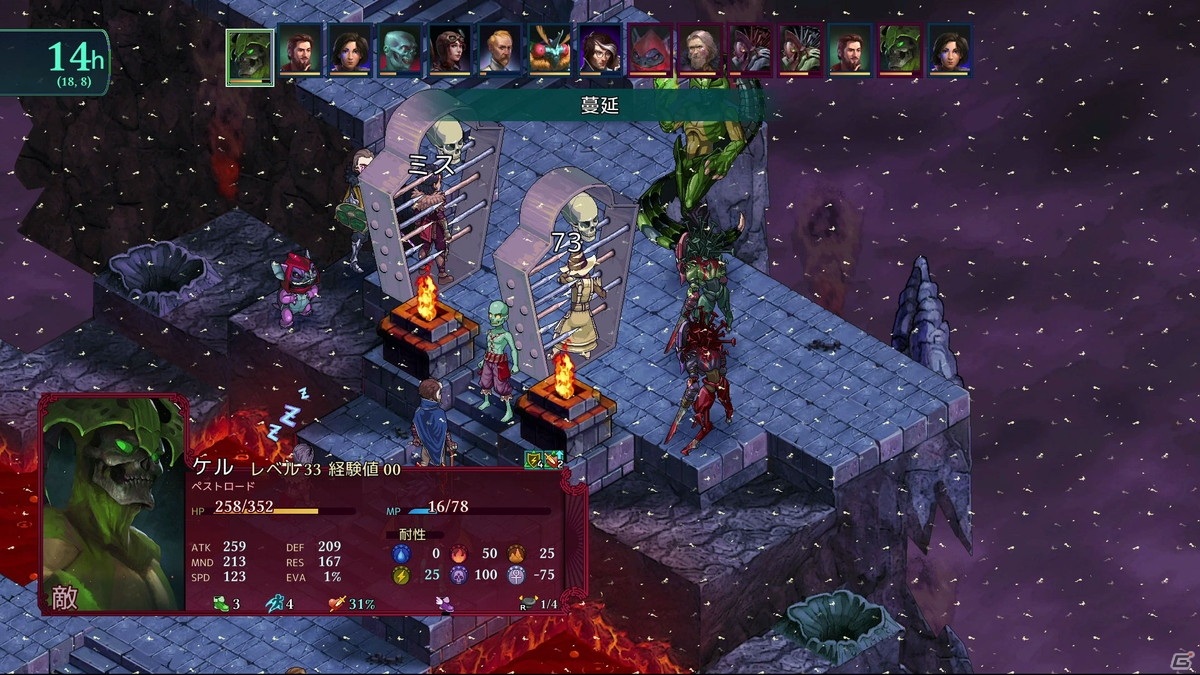
Task: Select the goggles-wearing woman turn portrait
Action: click(449, 49)
